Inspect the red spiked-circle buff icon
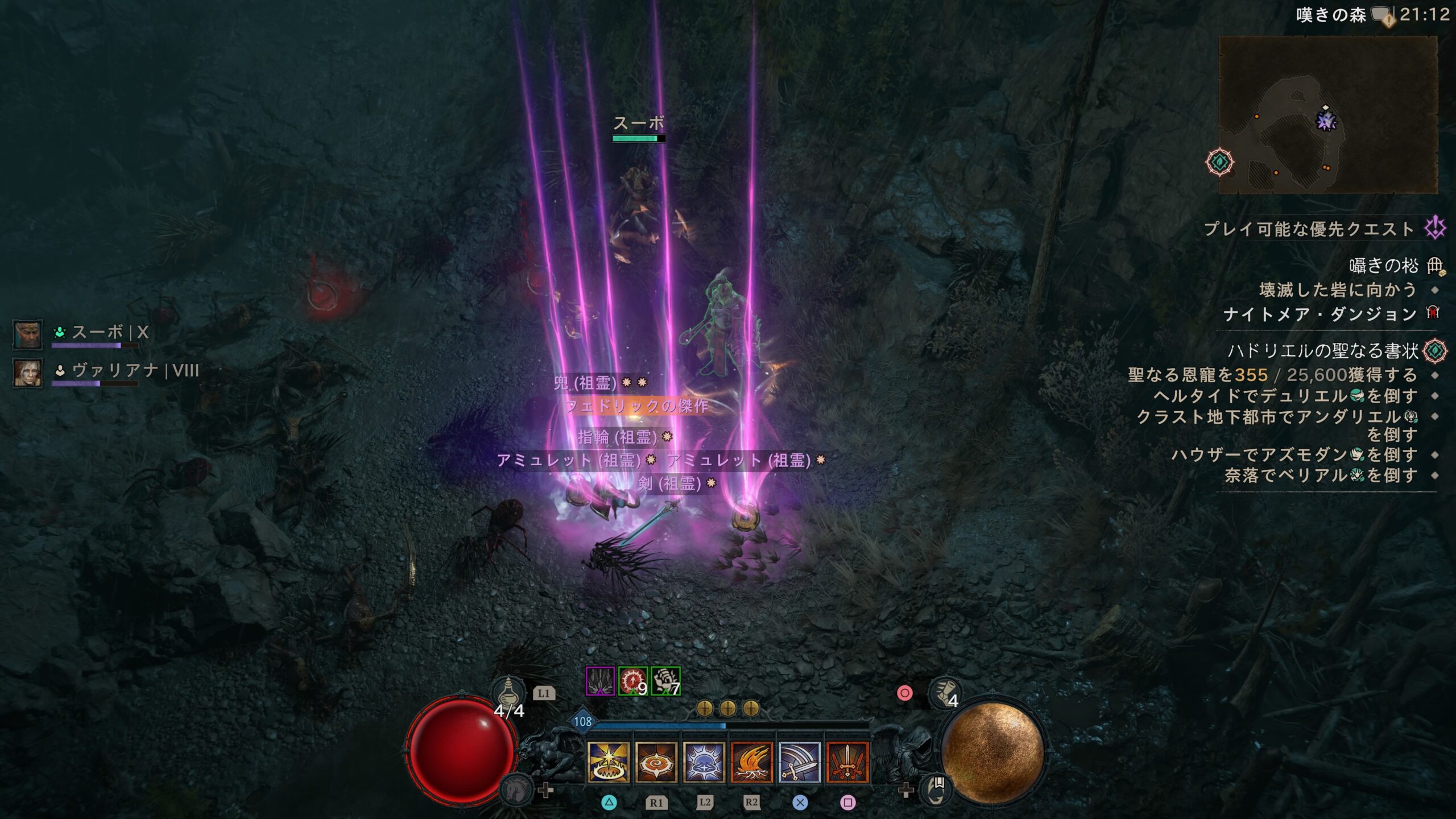1456x819 pixels. point(632,681)
